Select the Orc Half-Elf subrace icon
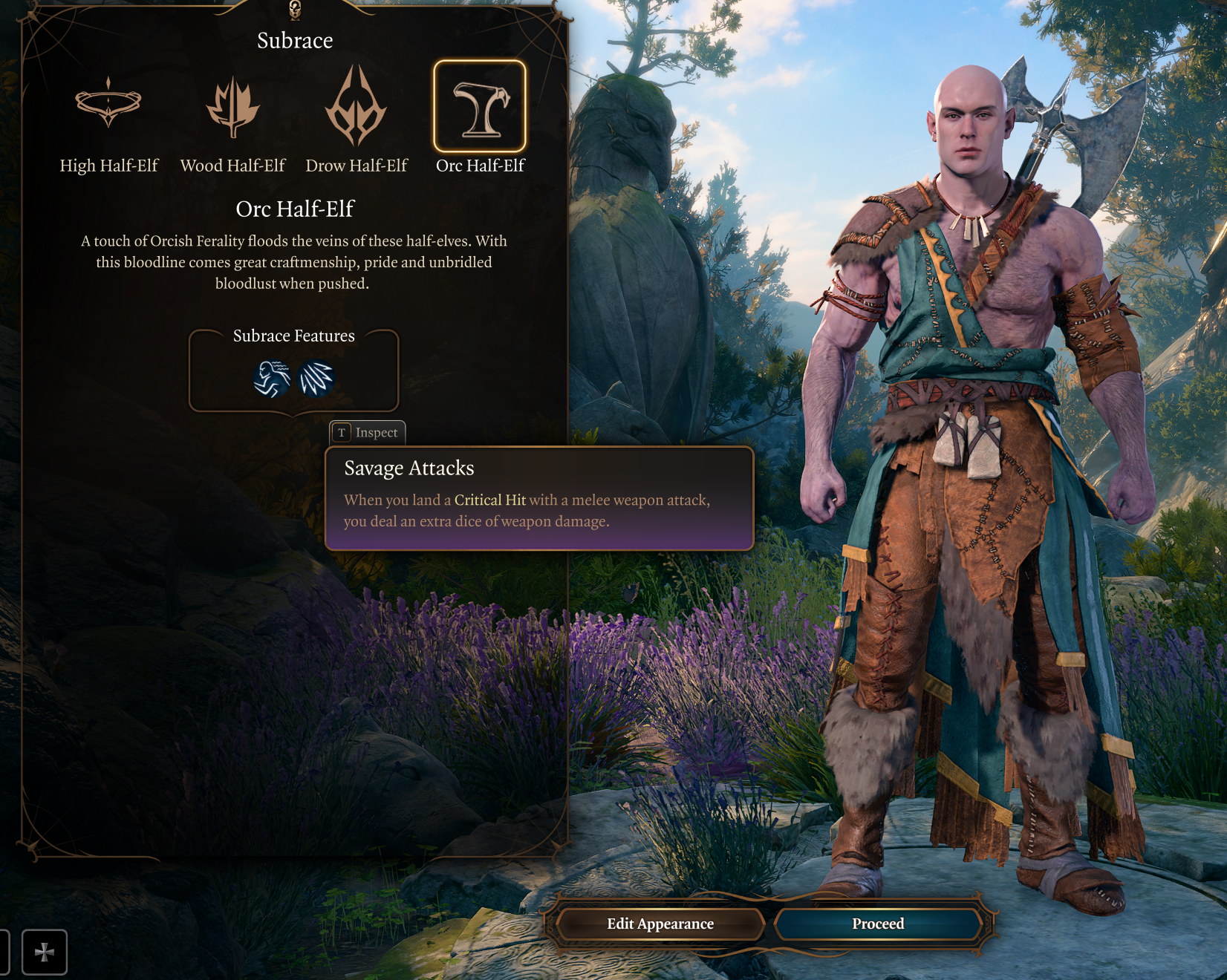The height and width of the screenshot is (980, 1227). coord(480,107)
